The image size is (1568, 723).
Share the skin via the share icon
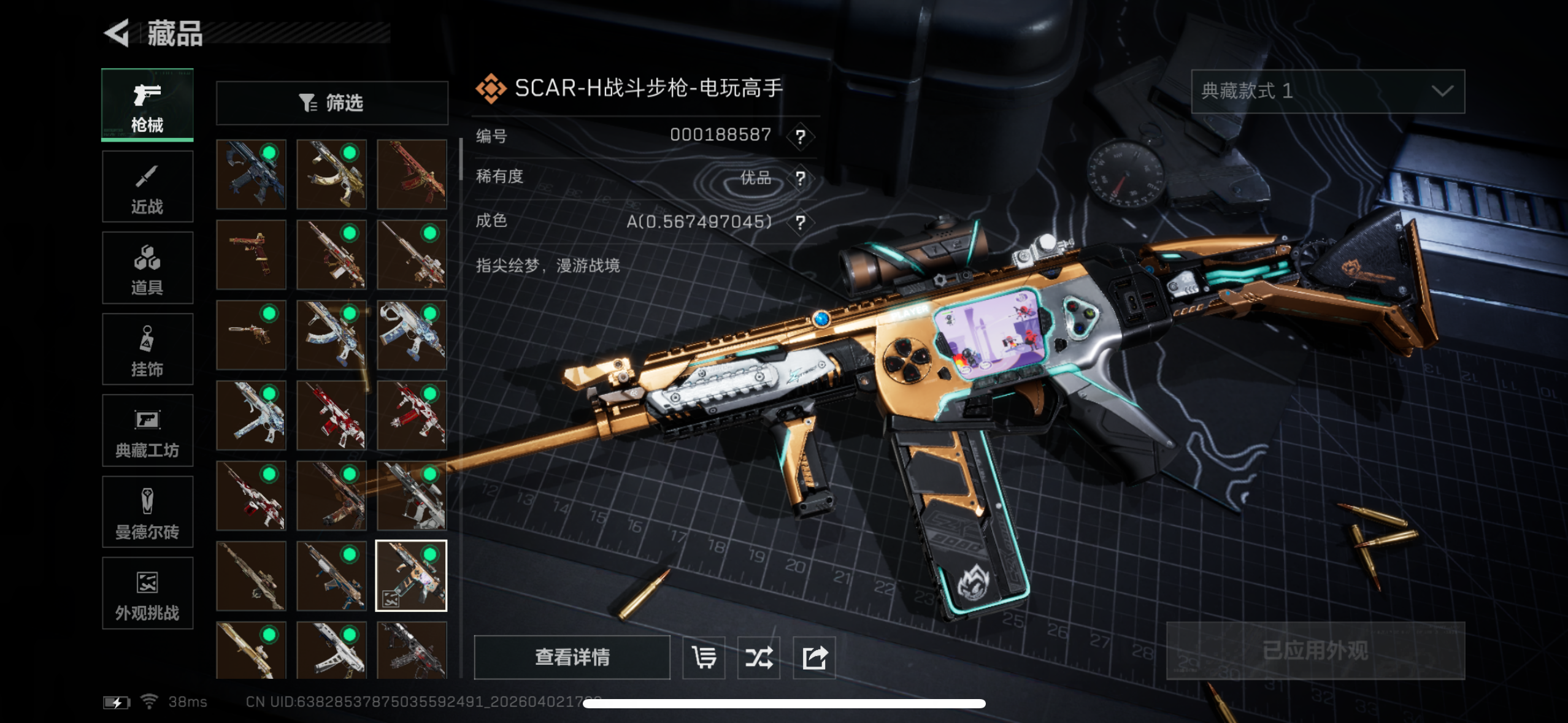pos(815,657)
